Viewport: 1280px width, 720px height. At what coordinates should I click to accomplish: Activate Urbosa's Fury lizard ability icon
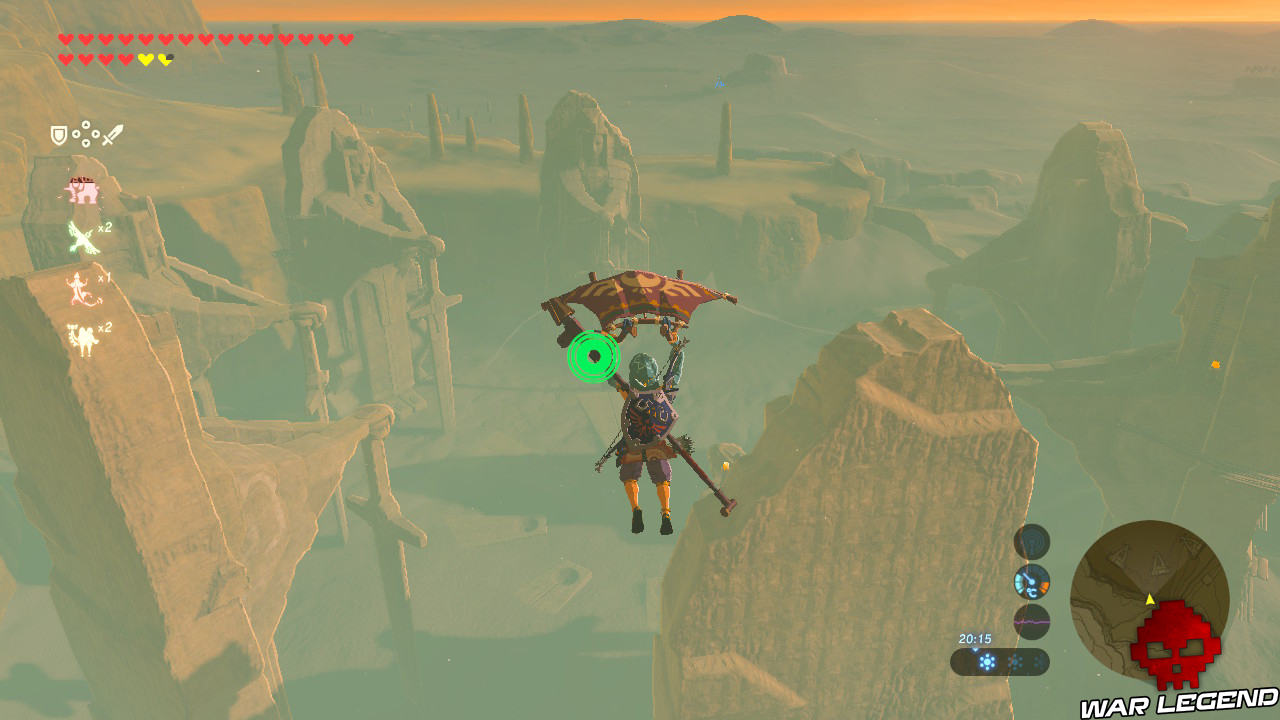click(78, 289)
